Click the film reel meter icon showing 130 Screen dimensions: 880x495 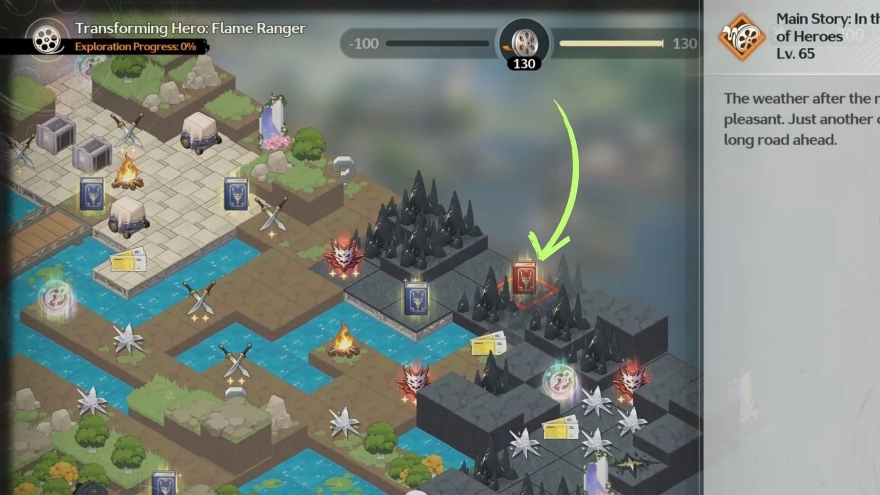[x=524, y=43]
